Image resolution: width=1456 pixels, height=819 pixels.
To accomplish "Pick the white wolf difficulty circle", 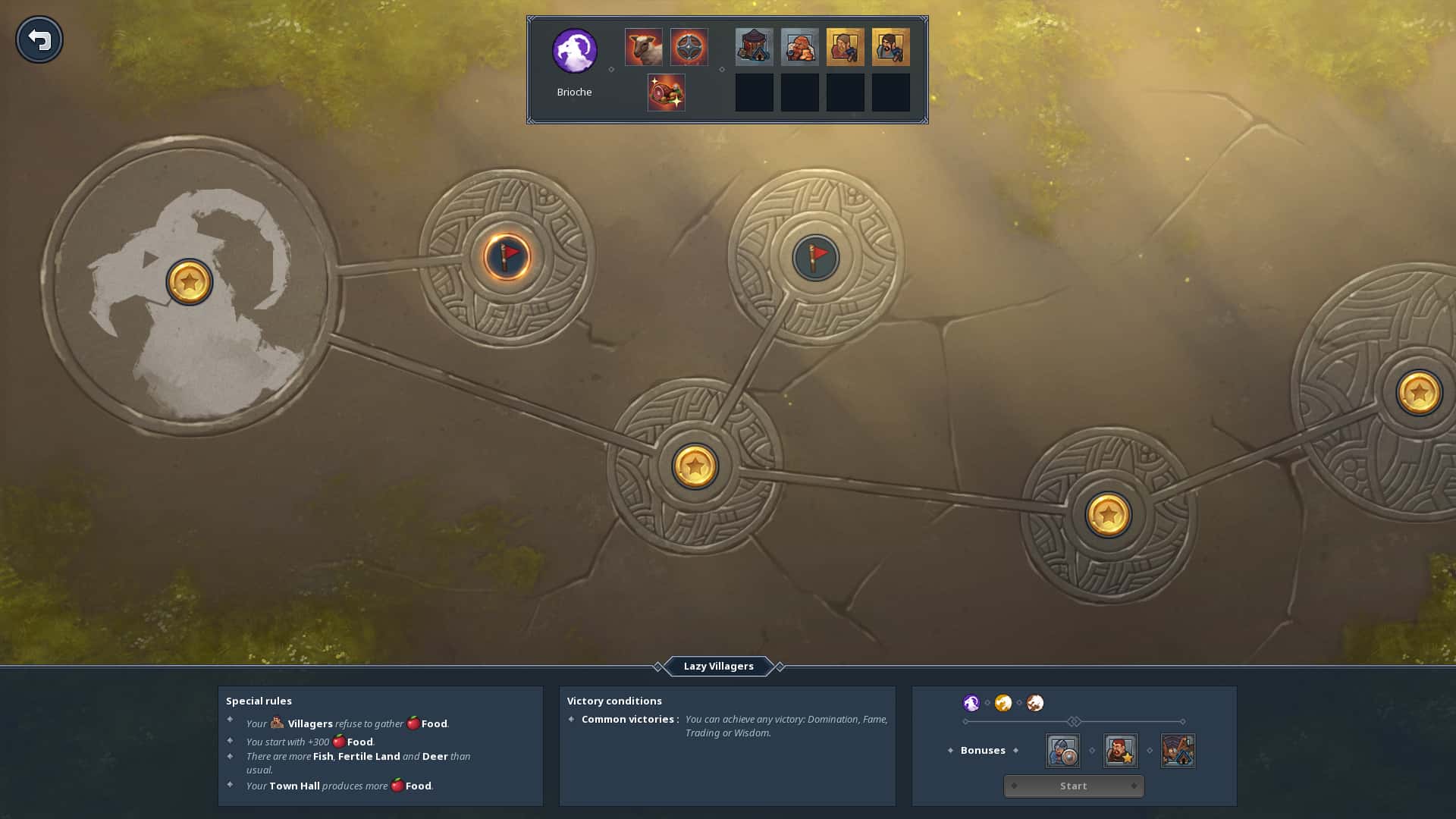I will (1034, 703).
